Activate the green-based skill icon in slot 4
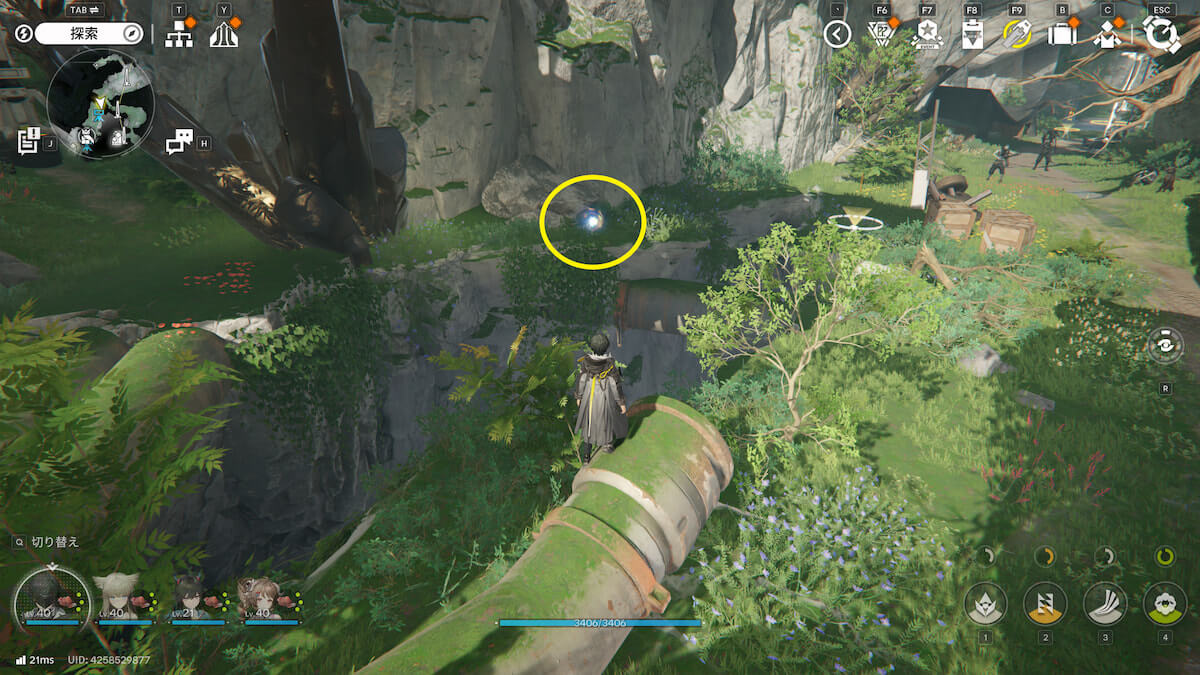Image resolution: width=1200 pixels, height=675 pixels. [1164, 603]
